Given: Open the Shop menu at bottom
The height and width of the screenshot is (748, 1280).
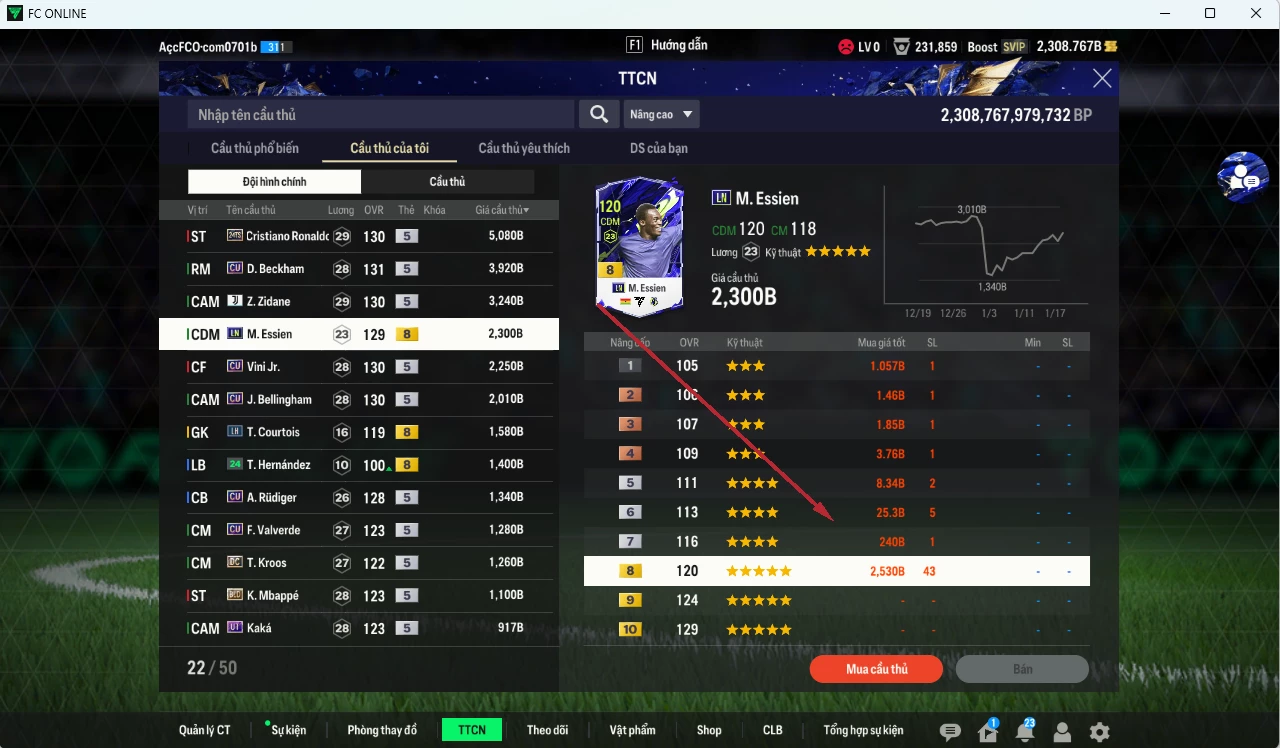Looking at the screenshot, I should [709, 730].
